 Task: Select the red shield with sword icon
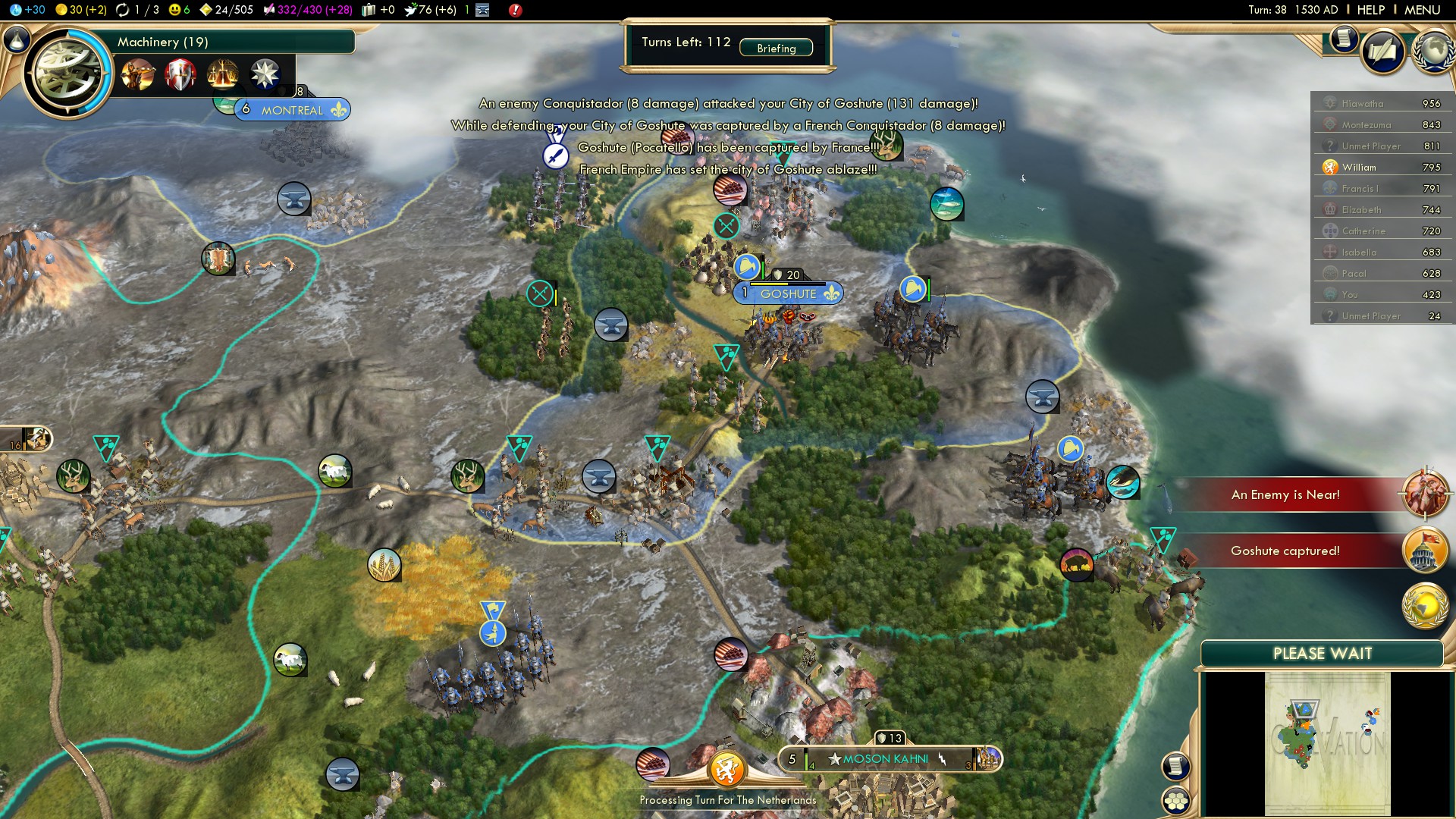coord(180,74)
